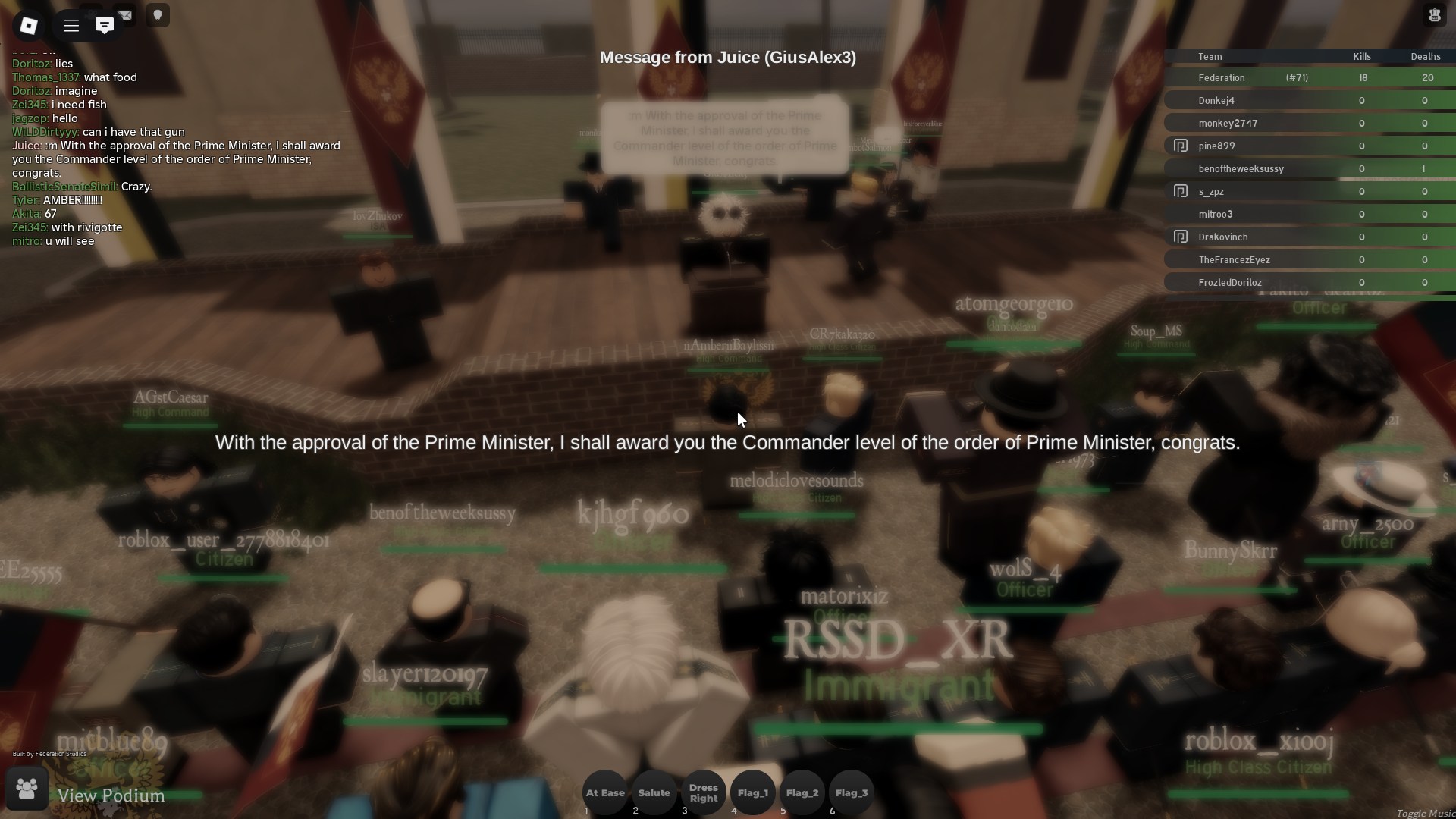Open the hamburger menu icon
Viewport: 1456px width, 819px height.
pyautogui.click(x=71, y=26)
